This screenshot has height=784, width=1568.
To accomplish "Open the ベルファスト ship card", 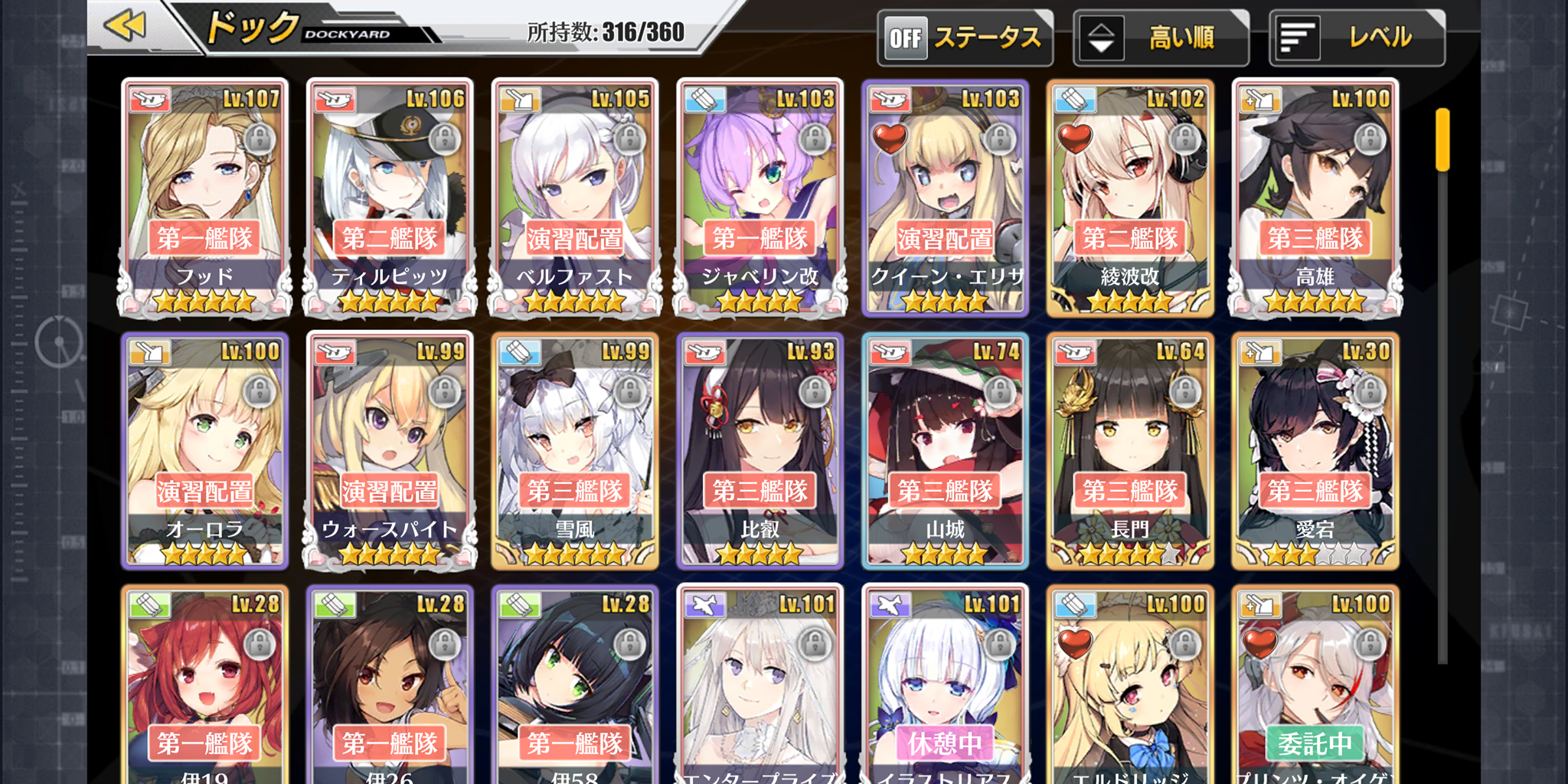I will [x=575, y=198].
